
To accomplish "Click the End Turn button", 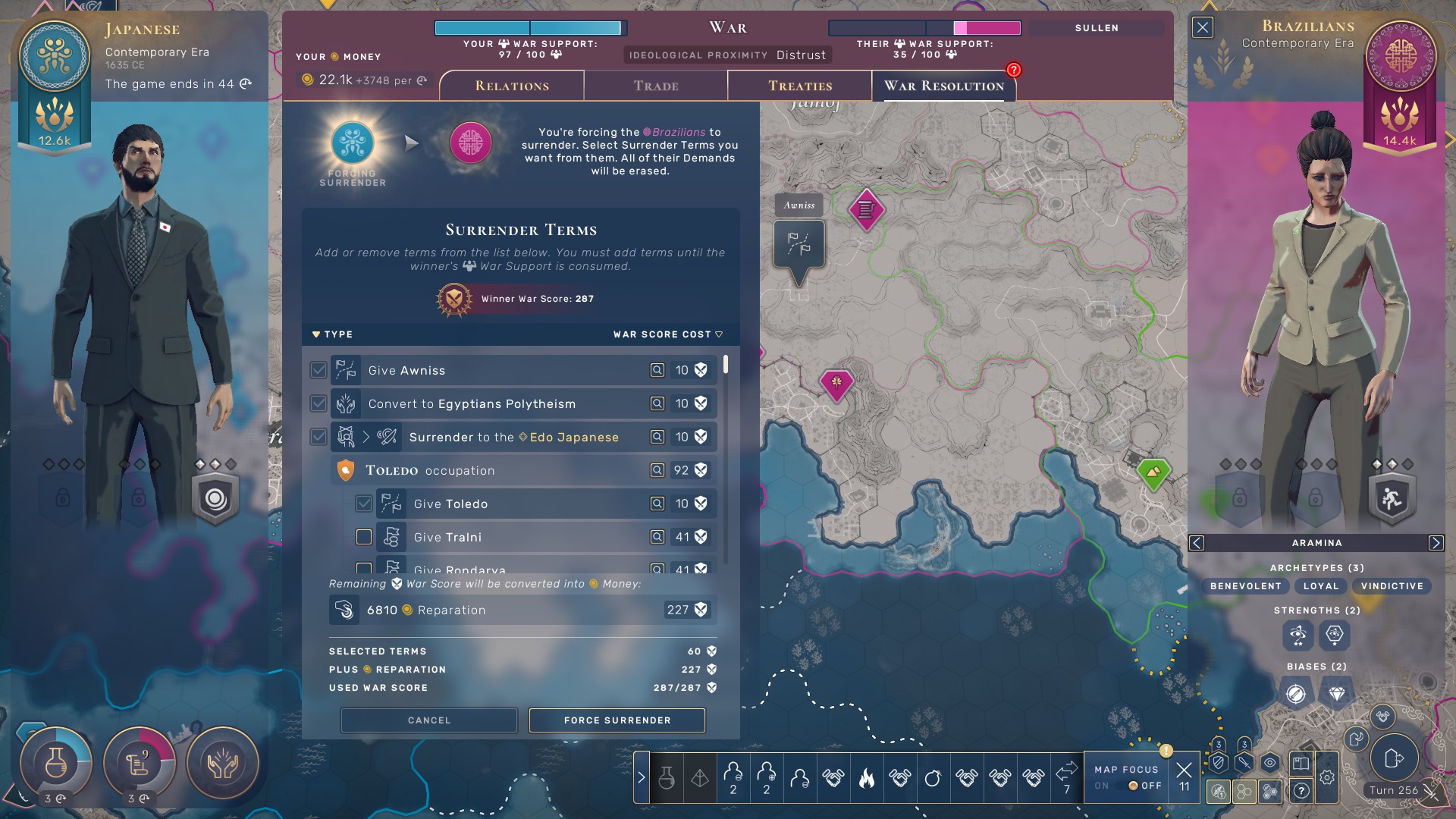I will point(1394,758).
